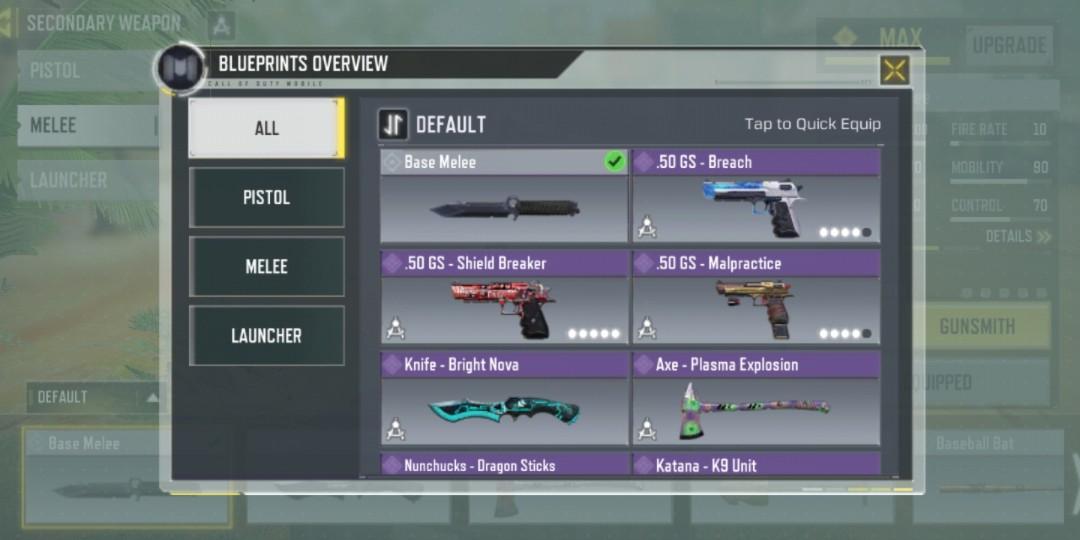This screenshot has width=1080, height=540.
Task: Tap the Katana - K9 Unit entry
Action: [756, 465]
